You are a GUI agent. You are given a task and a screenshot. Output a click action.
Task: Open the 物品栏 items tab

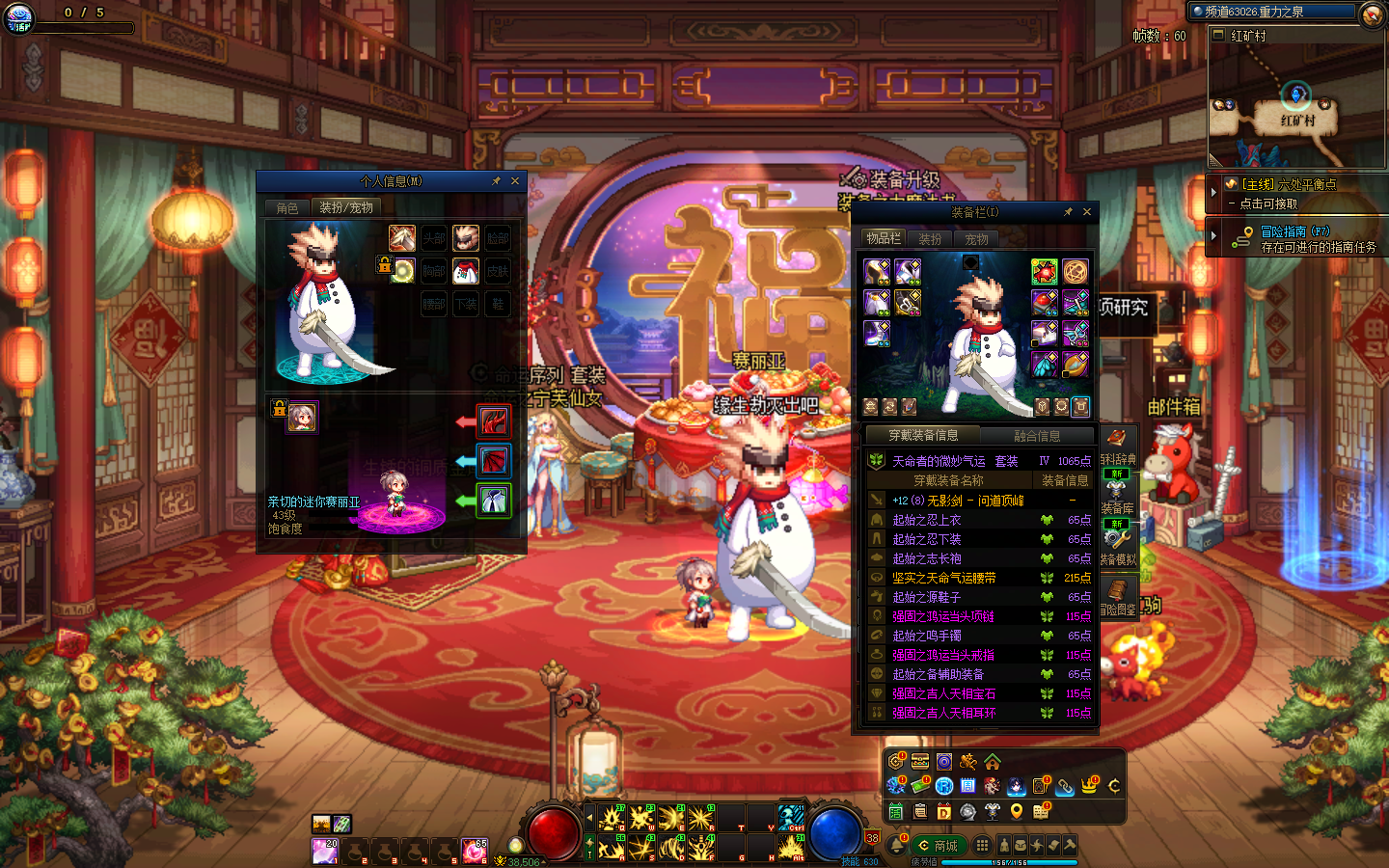(x=884, y=238)
